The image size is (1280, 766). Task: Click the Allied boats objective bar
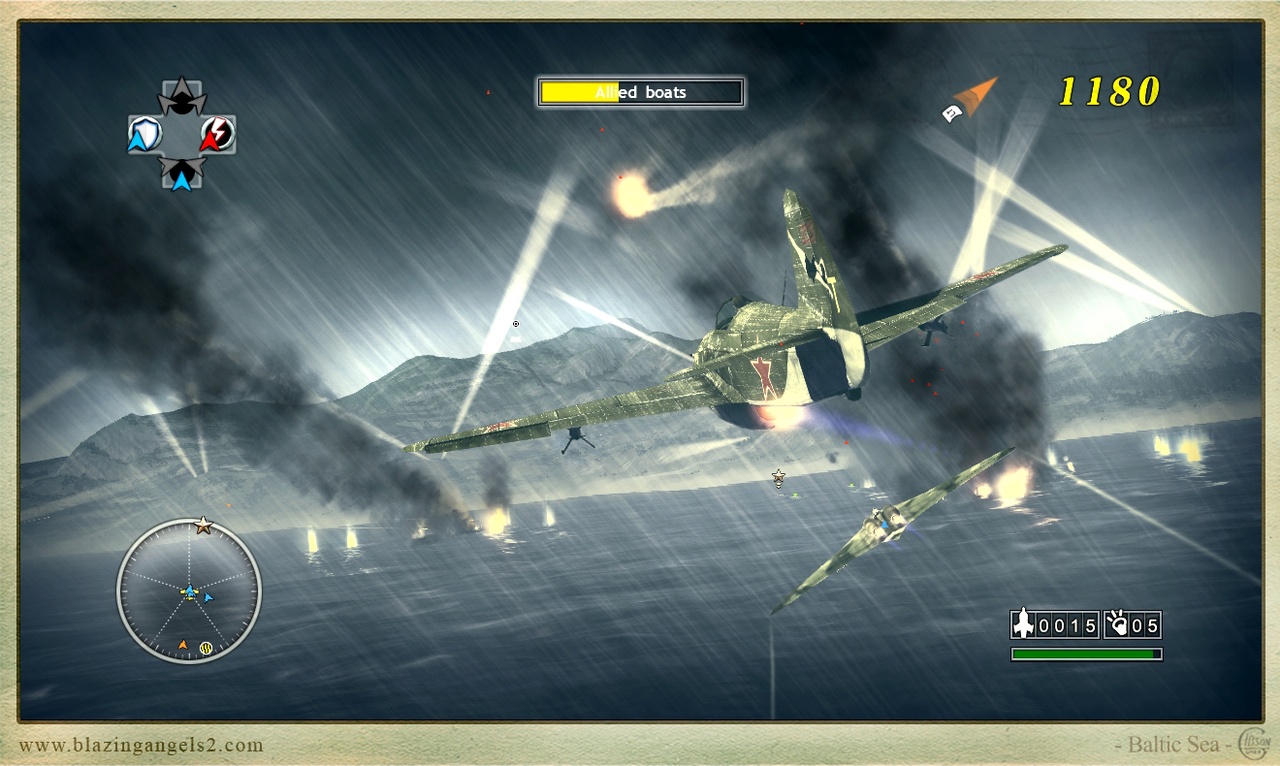click(640, 92)
